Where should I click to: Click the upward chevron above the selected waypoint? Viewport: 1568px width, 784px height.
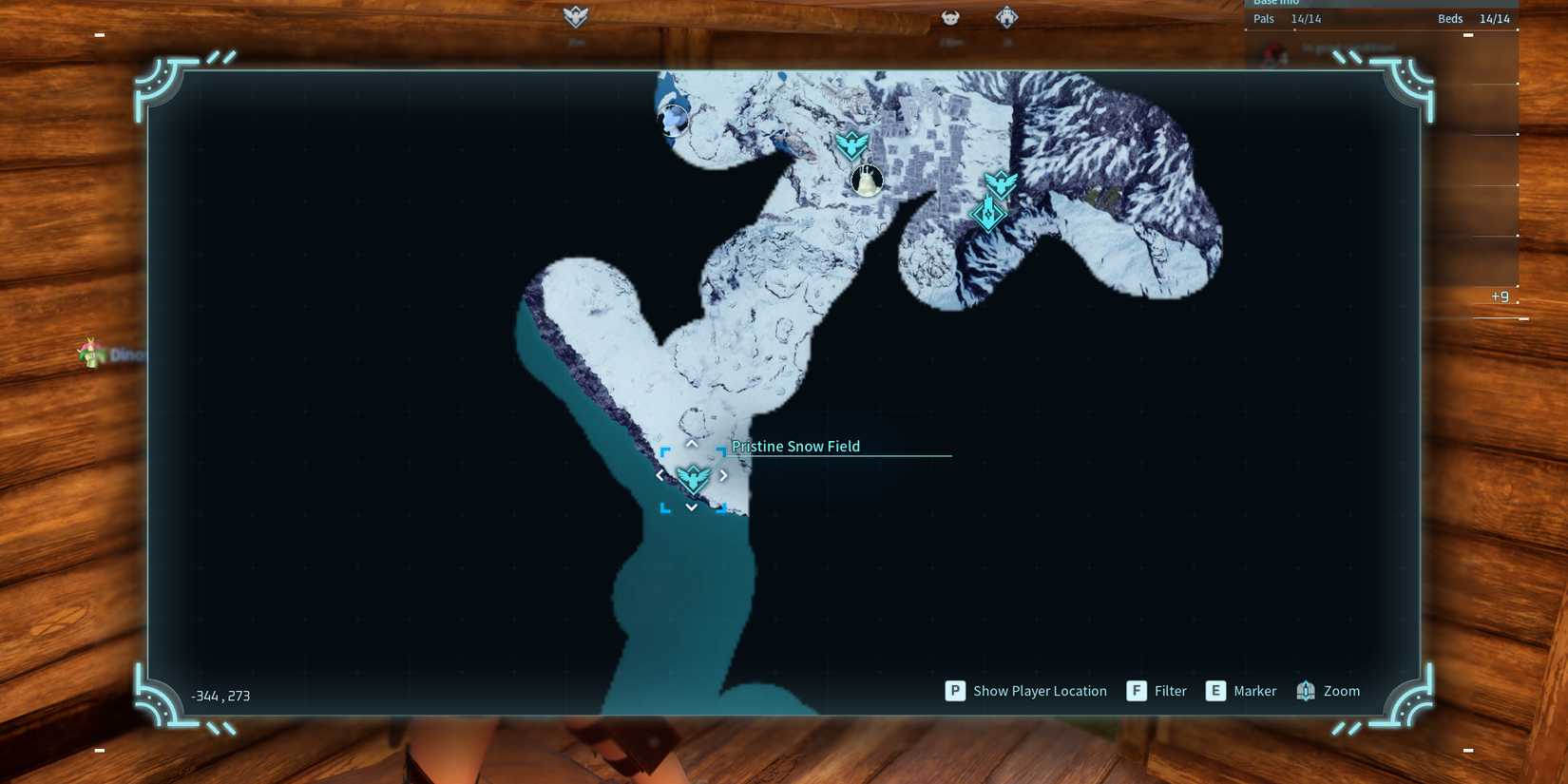point(692,444)
